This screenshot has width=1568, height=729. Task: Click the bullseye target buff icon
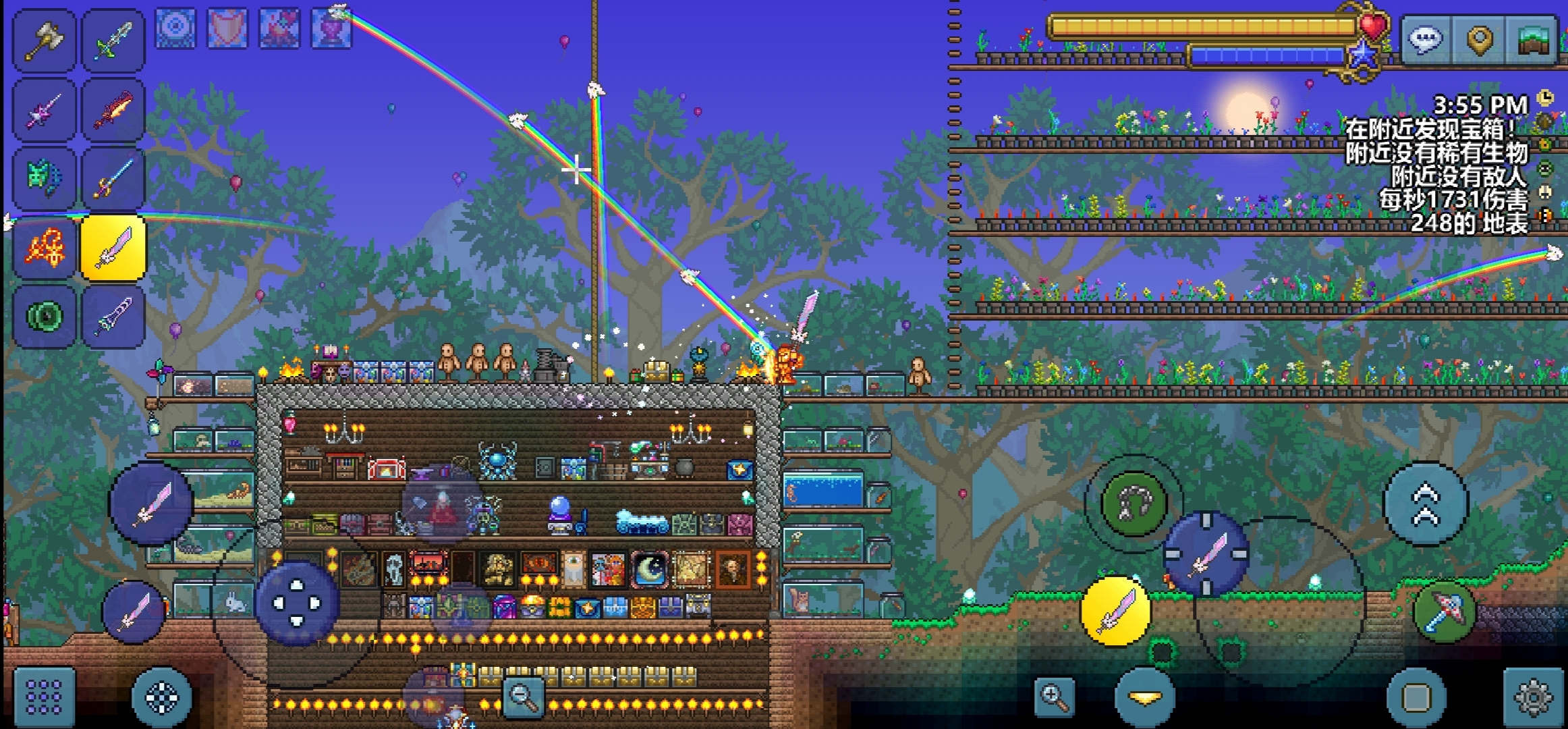pos(175,28)
